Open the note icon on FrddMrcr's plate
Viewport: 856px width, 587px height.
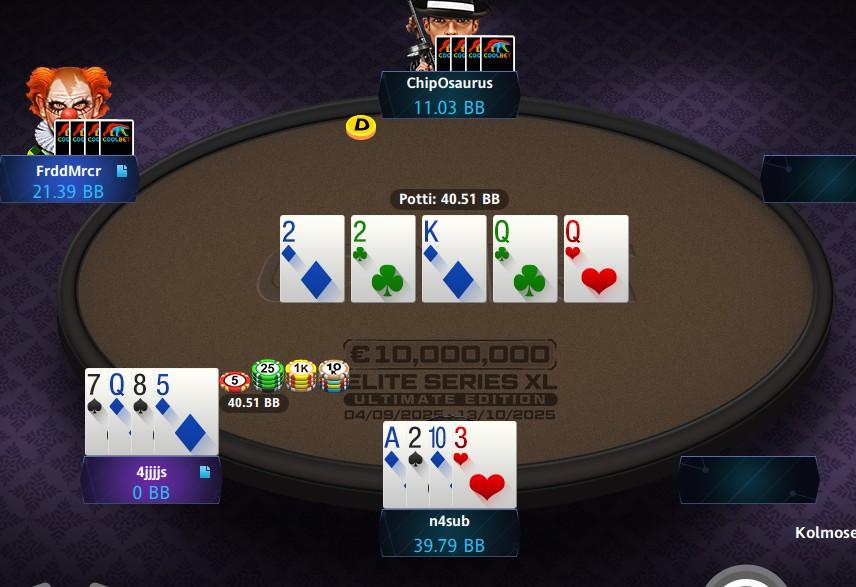coord(122,171)
